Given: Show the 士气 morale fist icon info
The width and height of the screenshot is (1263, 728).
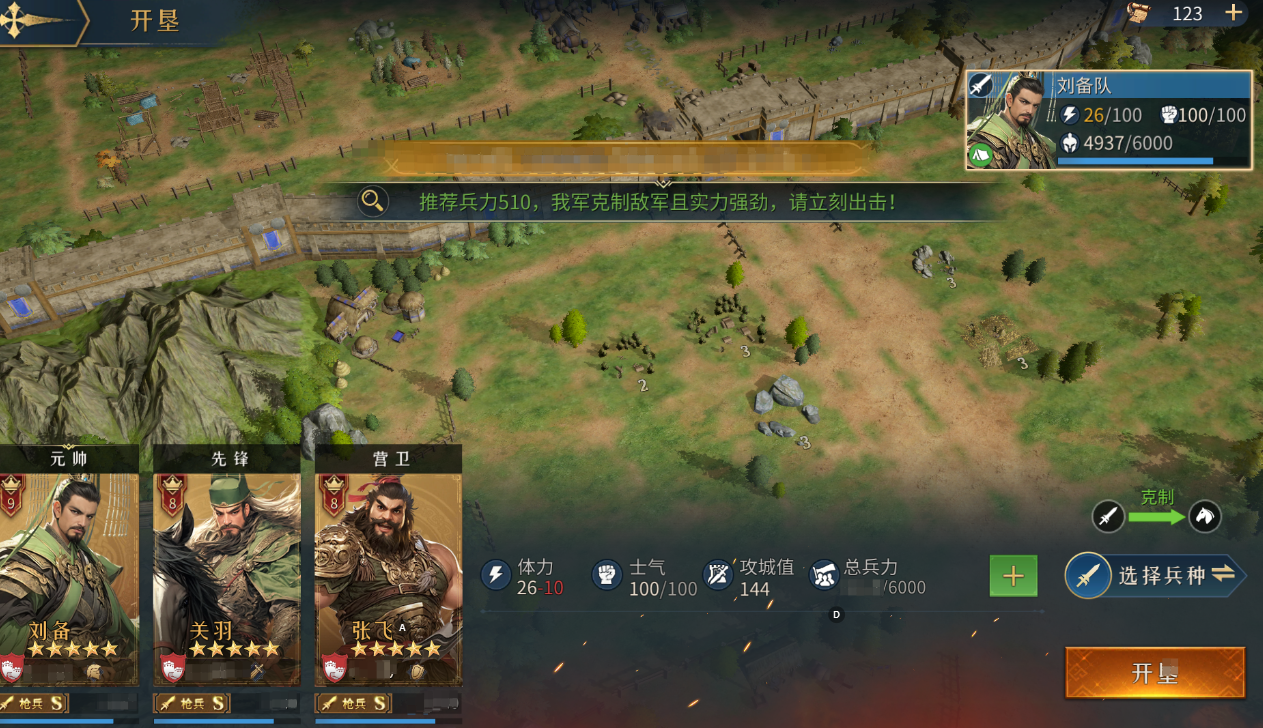Looking at the screenshot, I should pyautogui.click(x=607, y=574).
